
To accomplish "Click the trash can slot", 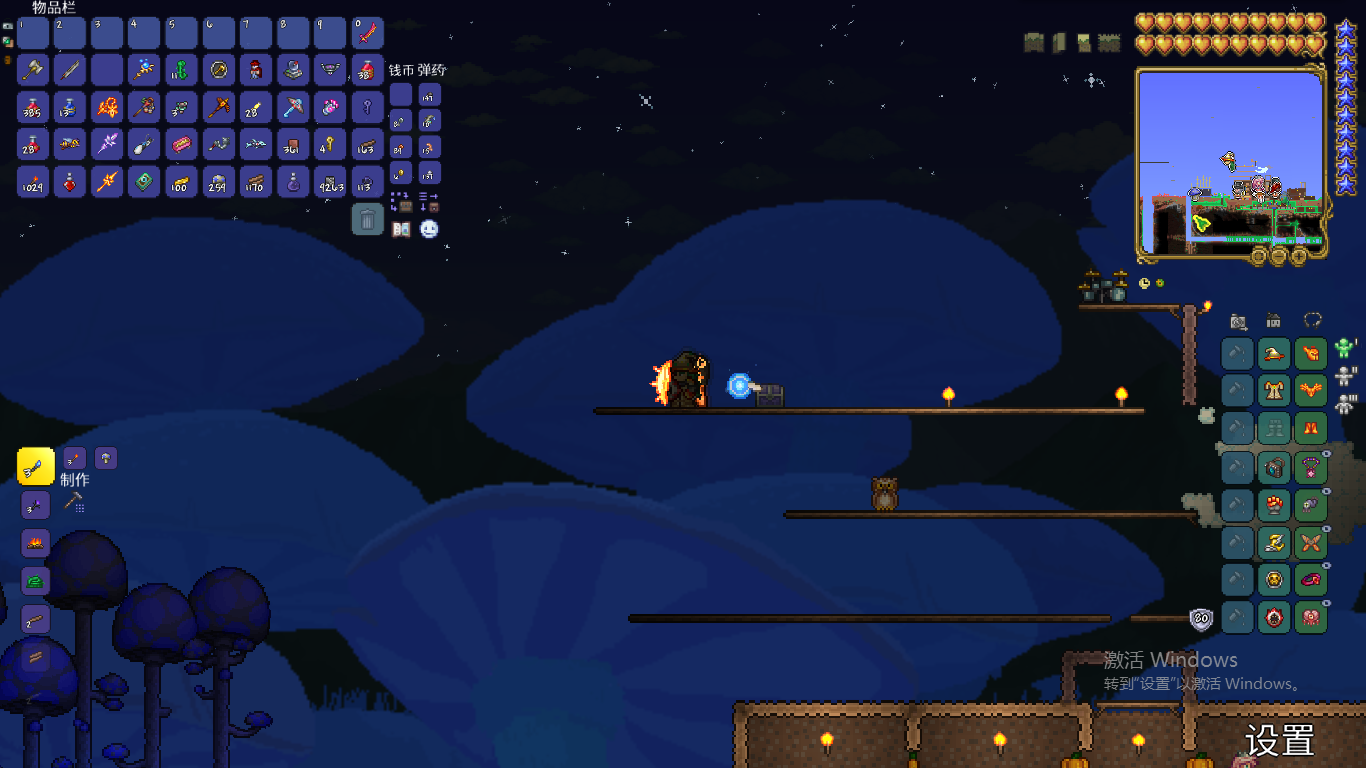I will pyautogui.click(x=368, y=218).
